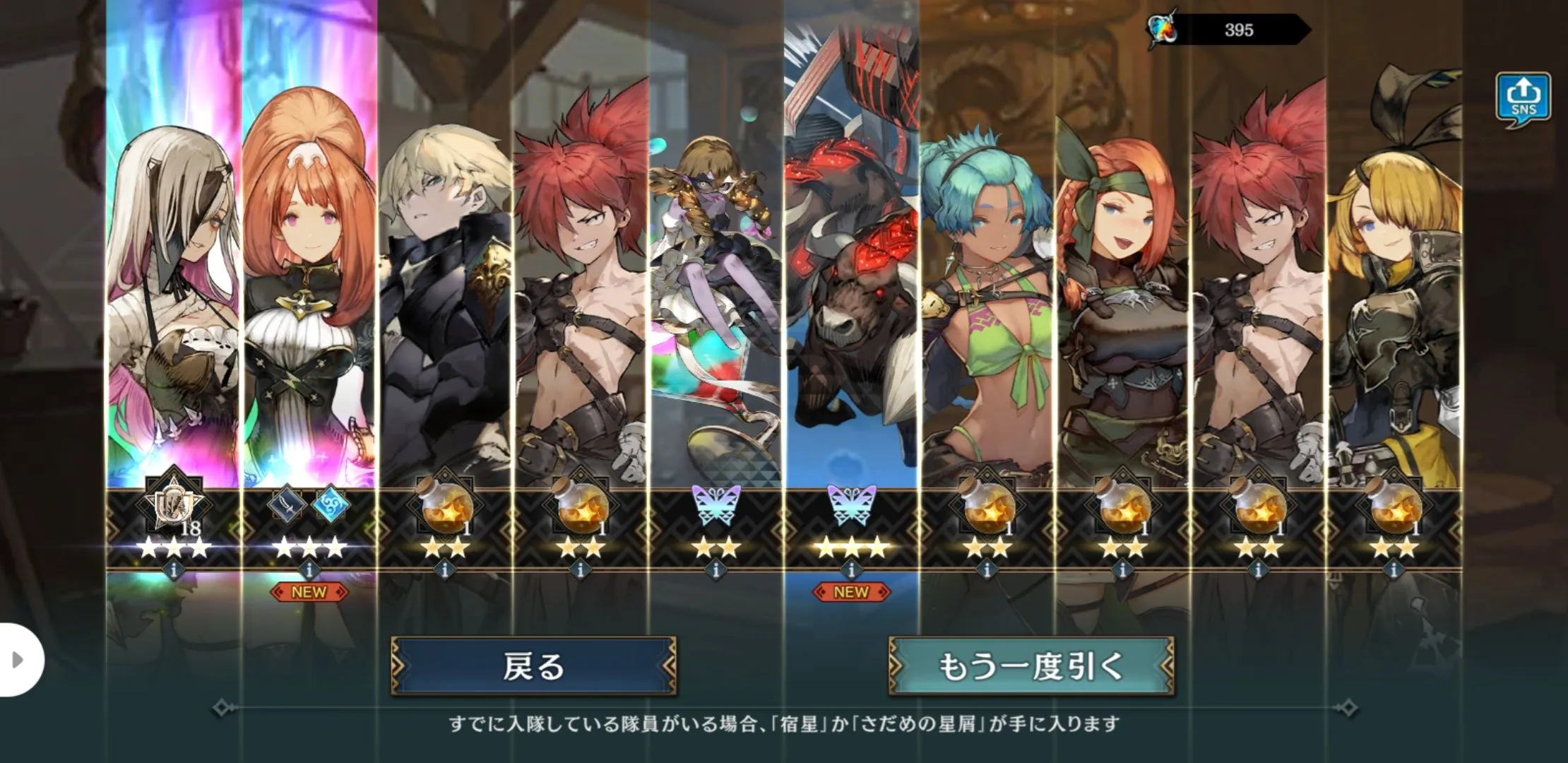This screenshot has height=763, width=1568.
Task: View info for girl on cocktail glass
Action: click(x=715, y=569)
